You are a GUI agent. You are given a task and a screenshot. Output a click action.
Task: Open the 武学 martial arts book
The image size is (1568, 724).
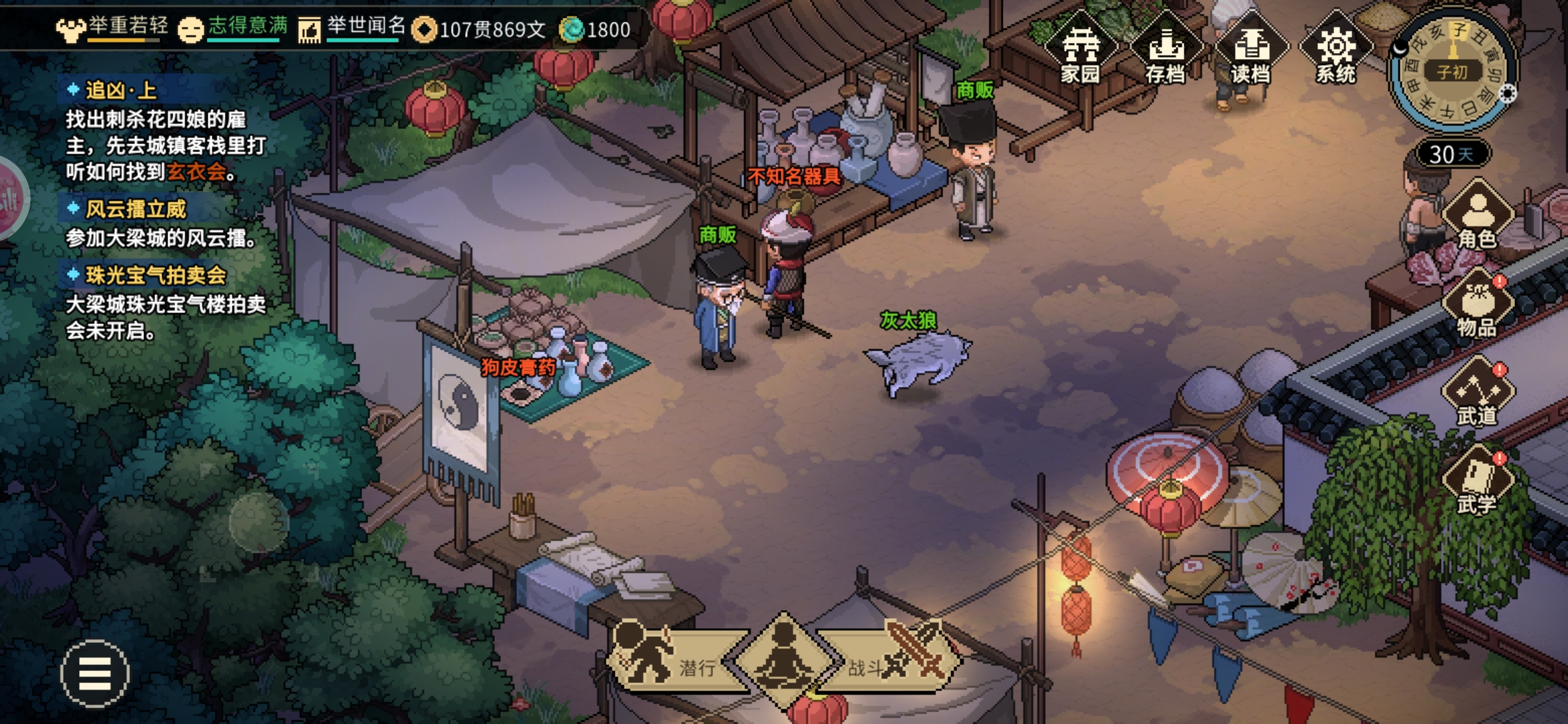click(1477, 481)
